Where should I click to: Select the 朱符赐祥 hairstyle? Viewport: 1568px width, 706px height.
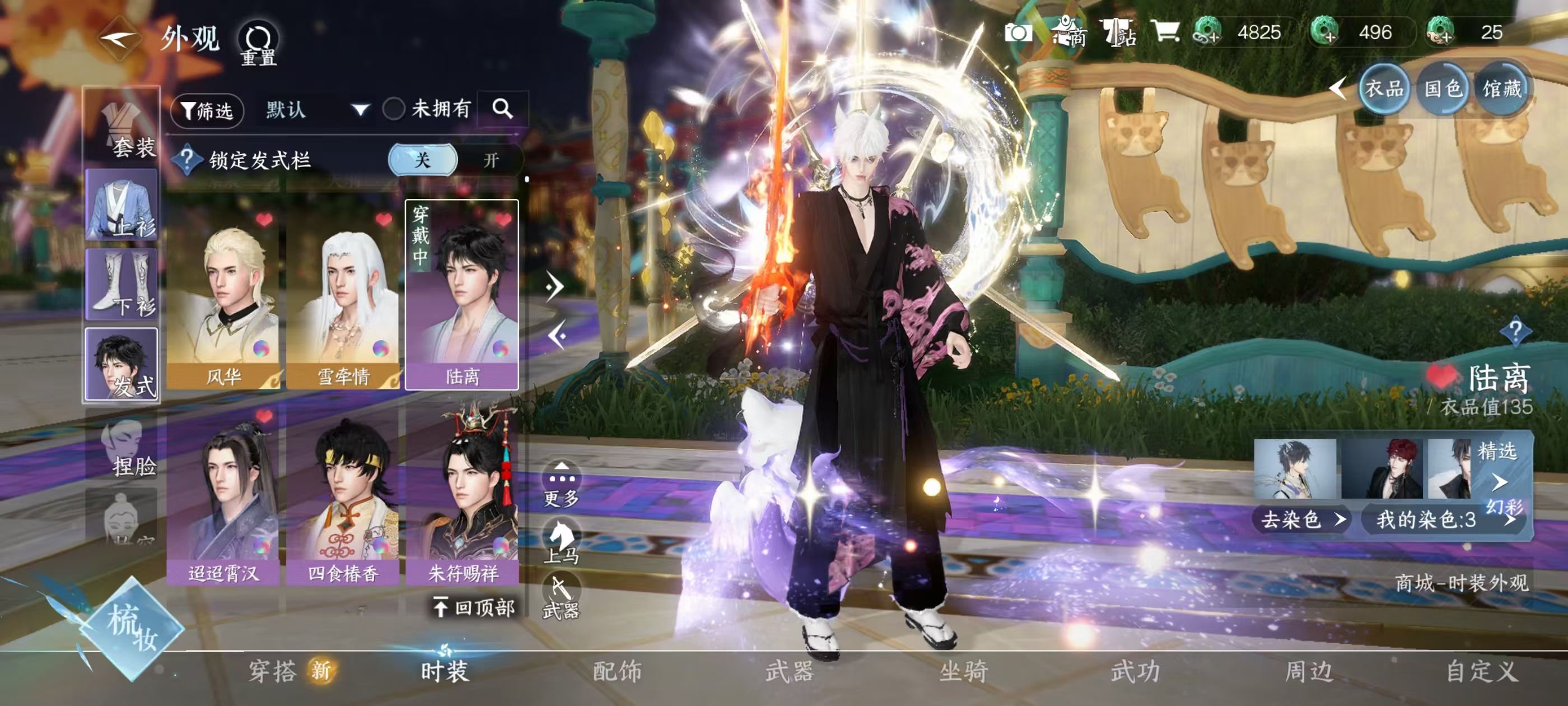pos(463,496)
